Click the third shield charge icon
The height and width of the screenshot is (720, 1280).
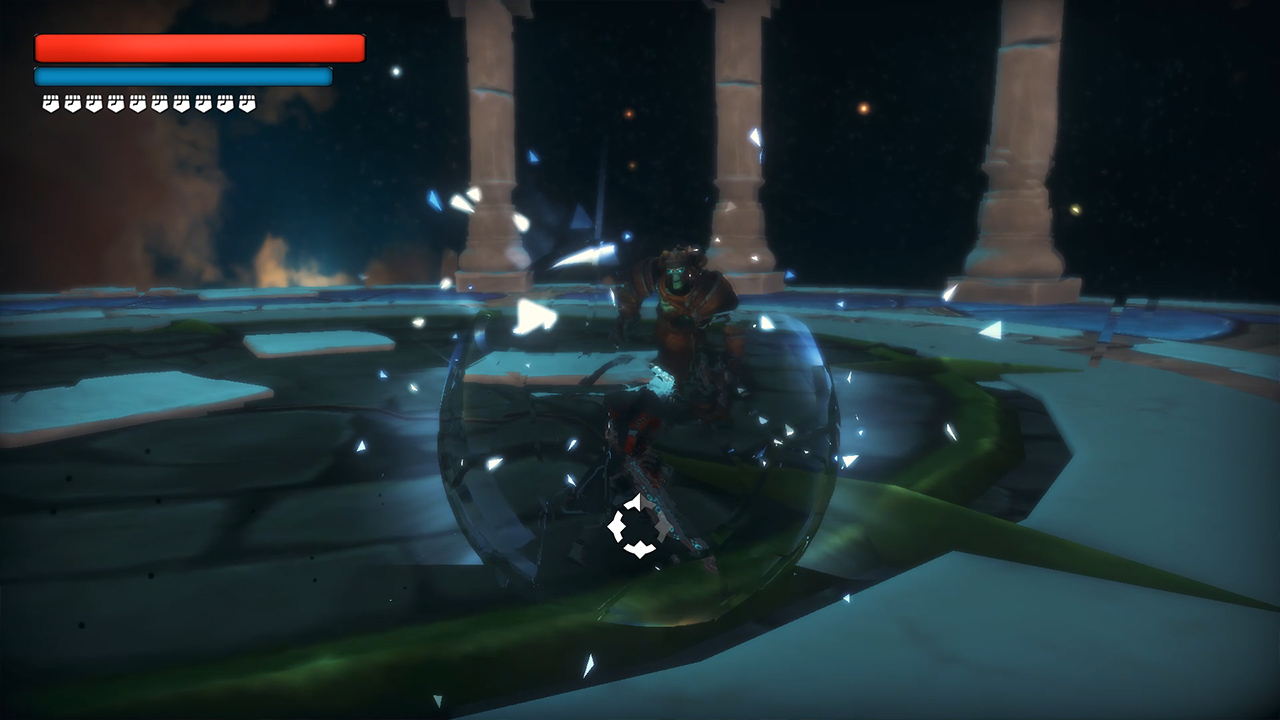92,103
